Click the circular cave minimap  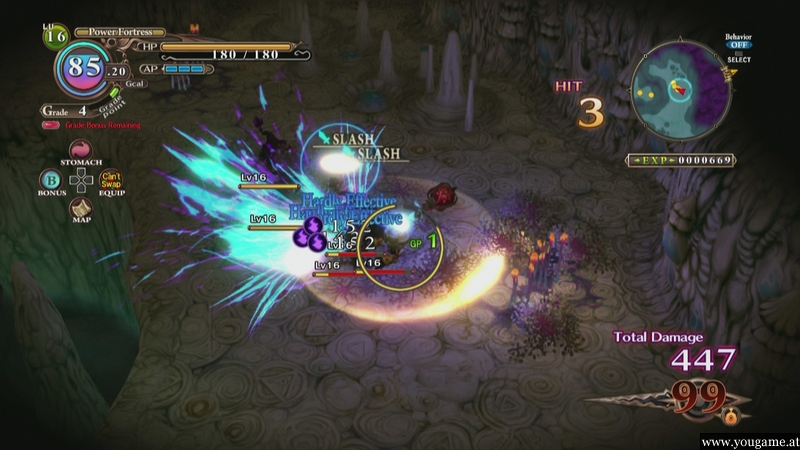[681, 90]
